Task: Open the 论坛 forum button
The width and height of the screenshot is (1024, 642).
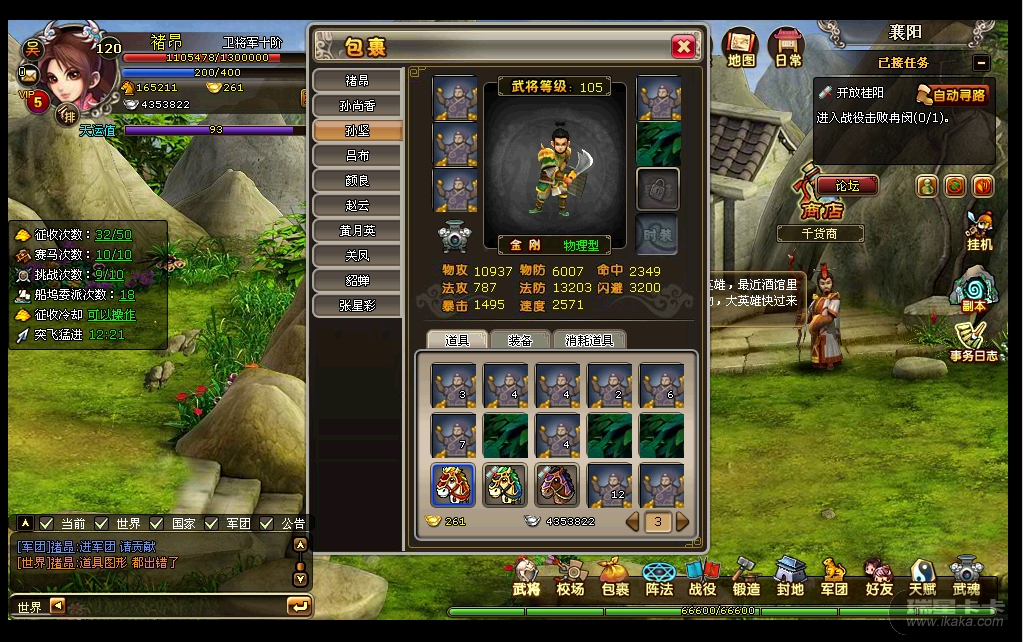Action: (x=846, y=185)
